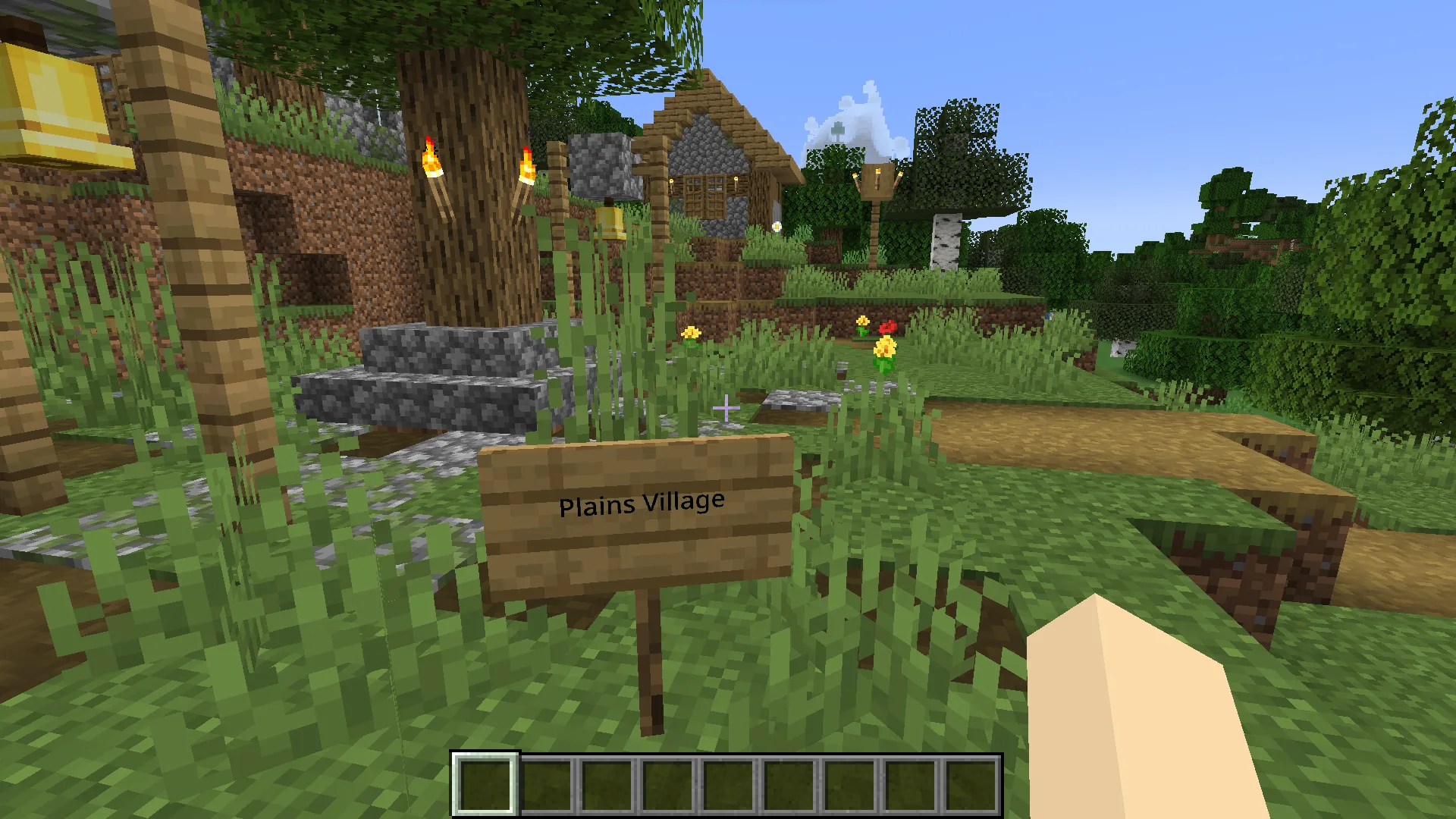
Task: Select the highlighted hotbar slot
Action: click(x=485, y=785)
